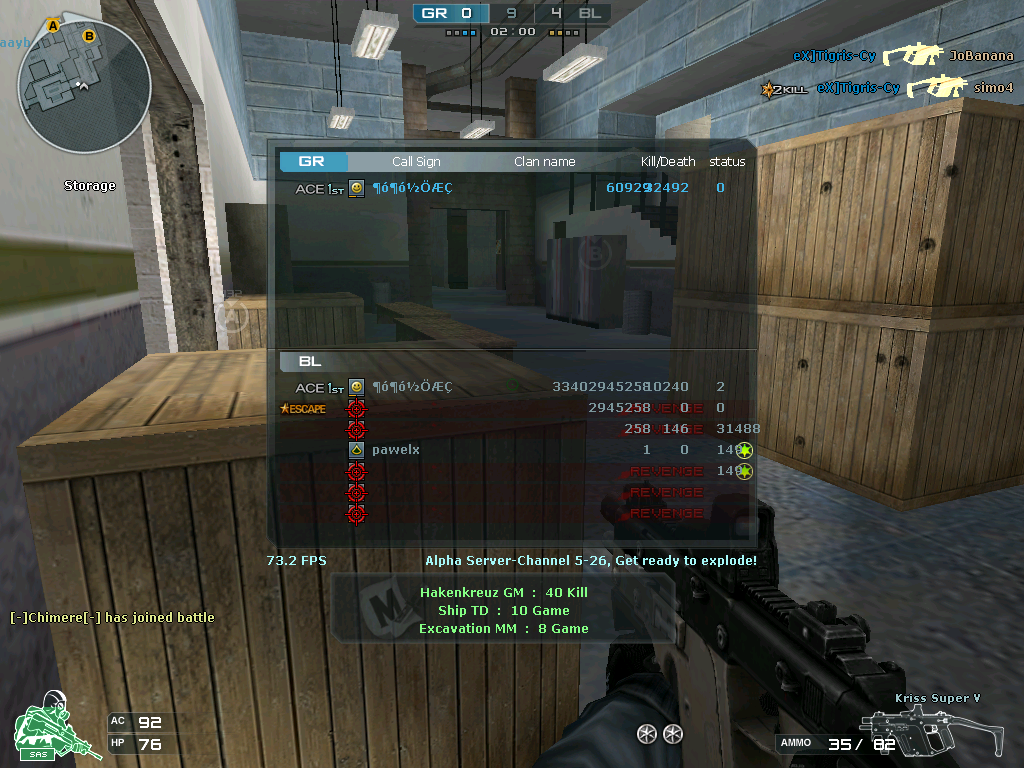Select bomb site B marker on minimap
The width and height of the screenshot is (1024, 768).
[x=89, y=37]
